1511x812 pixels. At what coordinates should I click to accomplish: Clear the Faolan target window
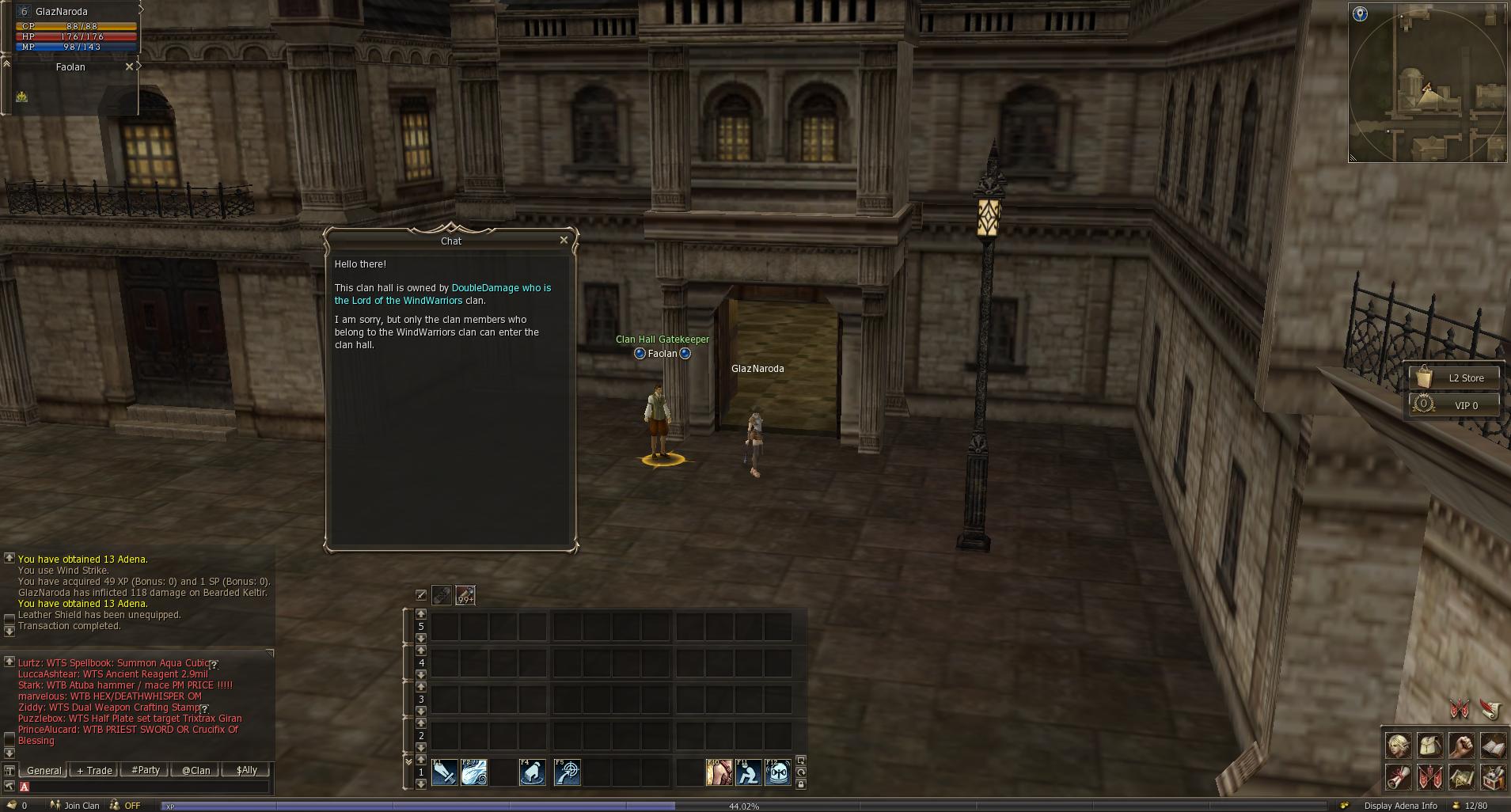pyautogui.click(x=130, y=67)
